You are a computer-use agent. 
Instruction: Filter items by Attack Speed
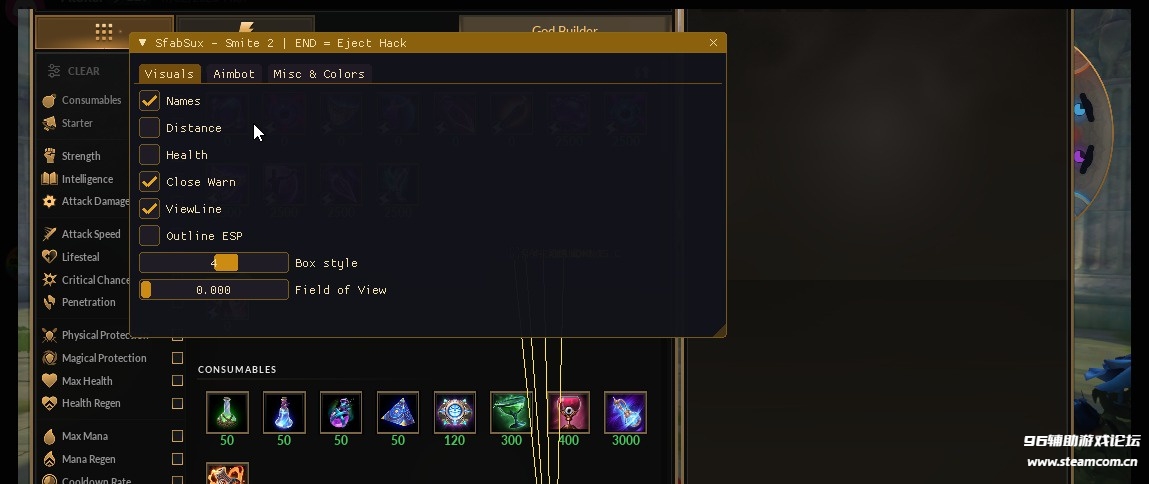point(90,234)
